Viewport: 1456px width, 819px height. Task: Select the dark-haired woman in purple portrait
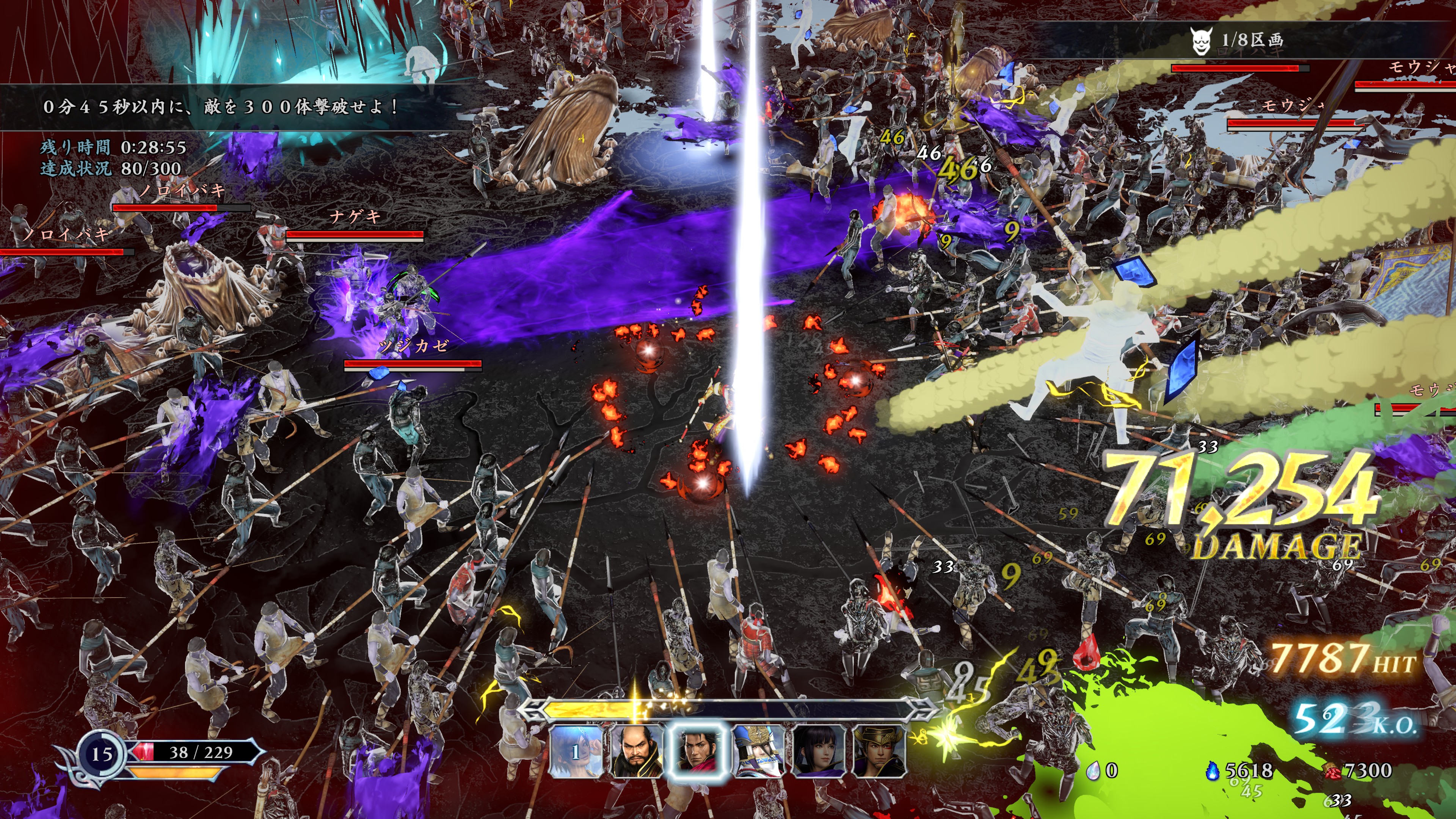tap(819, 751)
